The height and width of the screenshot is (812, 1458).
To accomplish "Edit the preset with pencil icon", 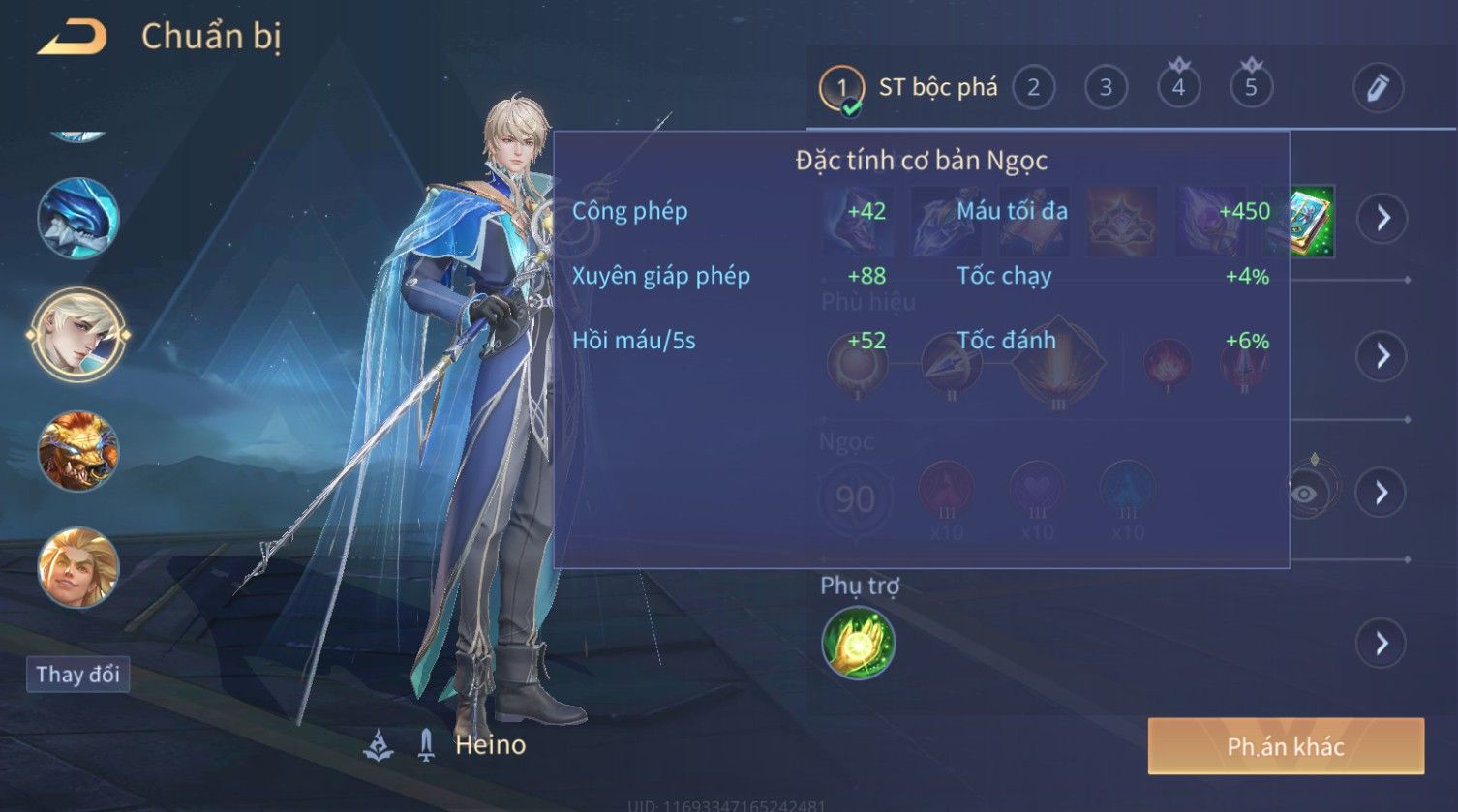I will coord(1378,88).
